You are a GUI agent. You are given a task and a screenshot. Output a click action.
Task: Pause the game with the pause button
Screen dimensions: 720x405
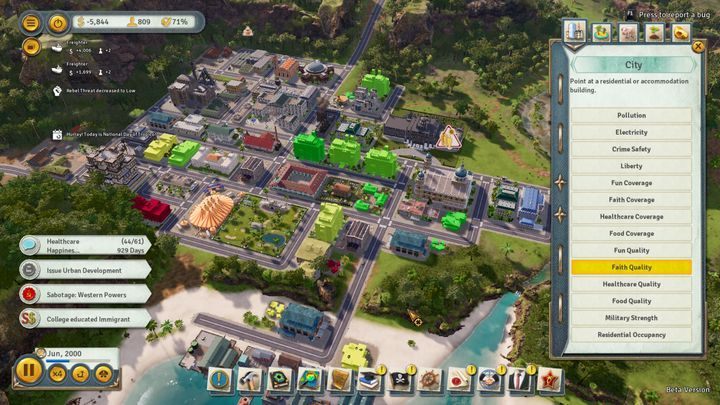(30, 374)
